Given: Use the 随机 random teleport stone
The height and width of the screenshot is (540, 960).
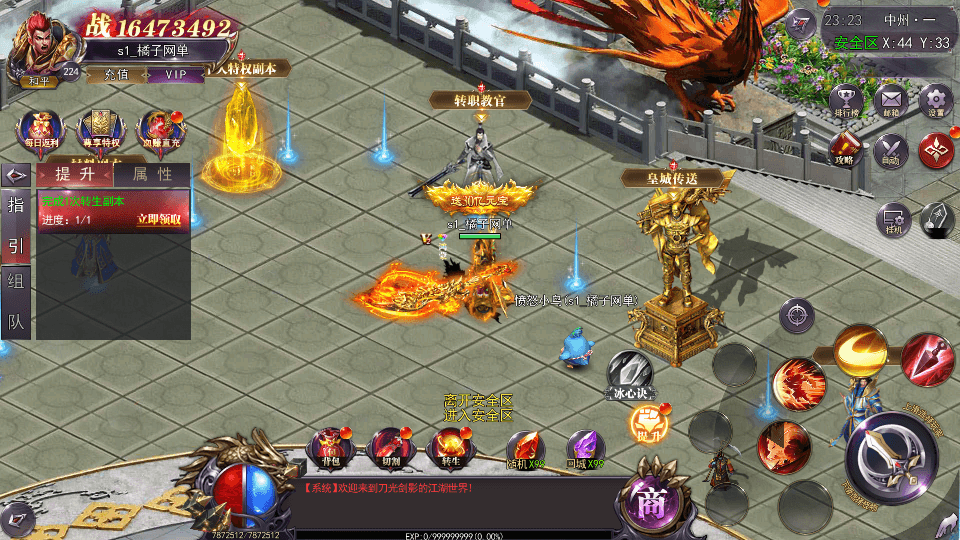Looking at the screenshot, I should click(525, 449).
